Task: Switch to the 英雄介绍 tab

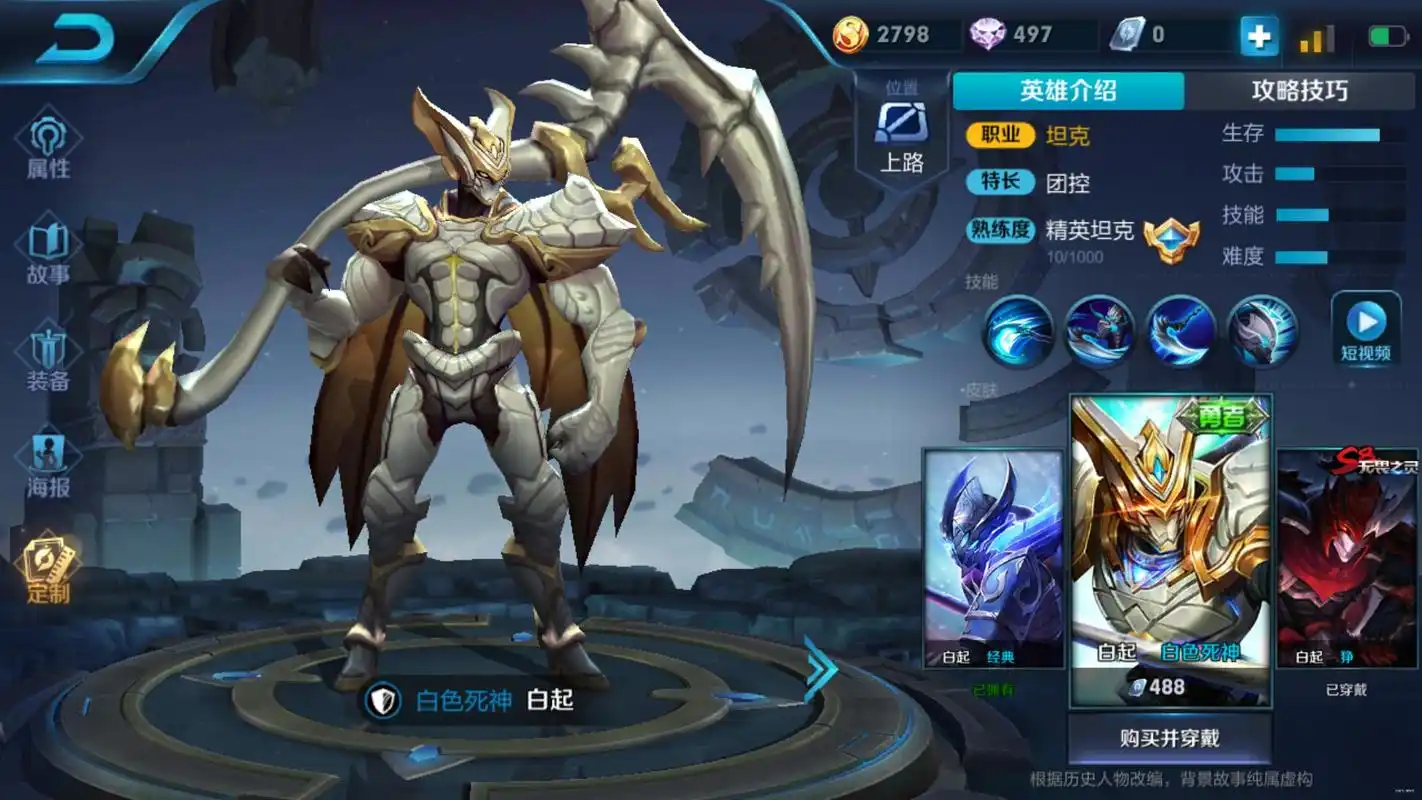Action: coord(1067,92)
